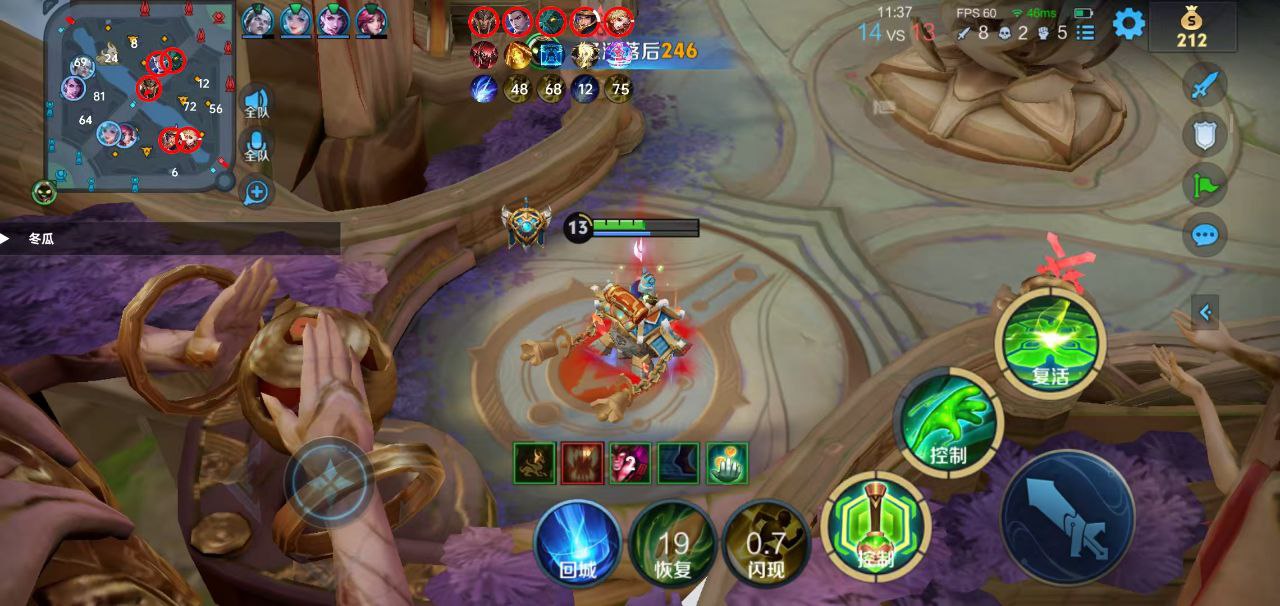Image resolution: width=1280 pixels, height=606 pixels.
Task: Send the green flag gather signal
Action: (x=1205, y=185)
